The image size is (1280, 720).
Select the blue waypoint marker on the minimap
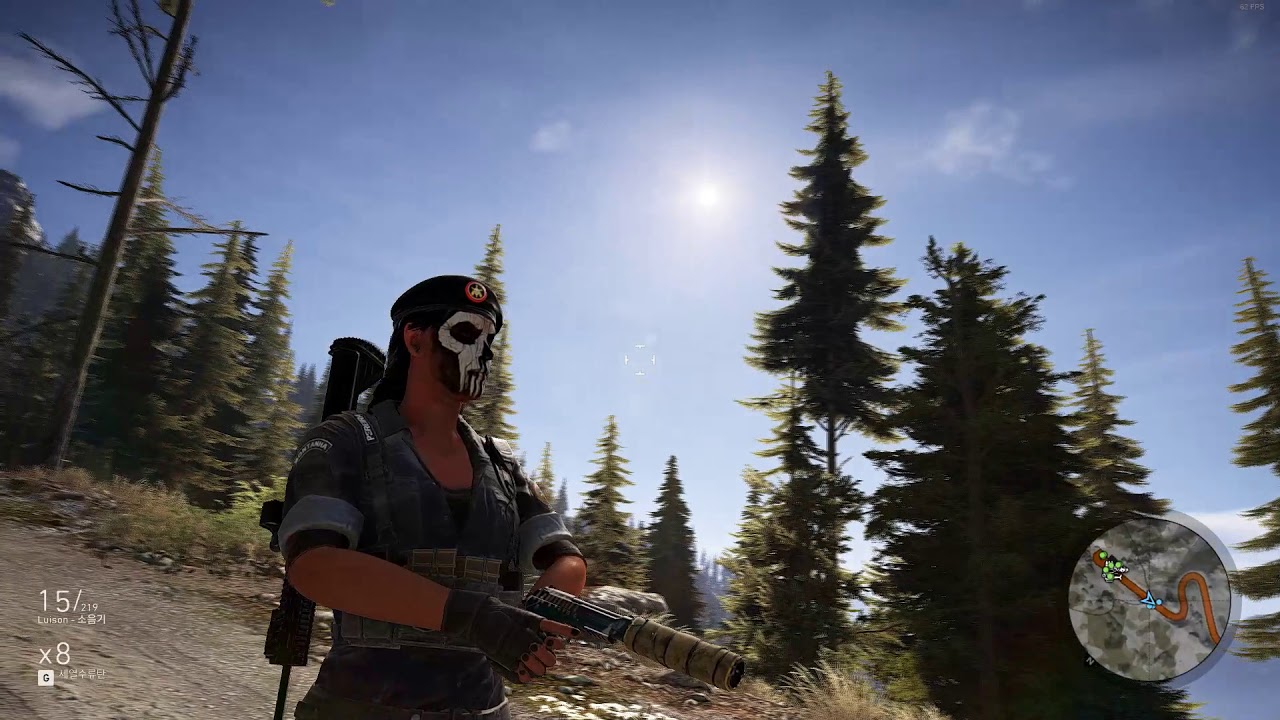point(1158,602)
